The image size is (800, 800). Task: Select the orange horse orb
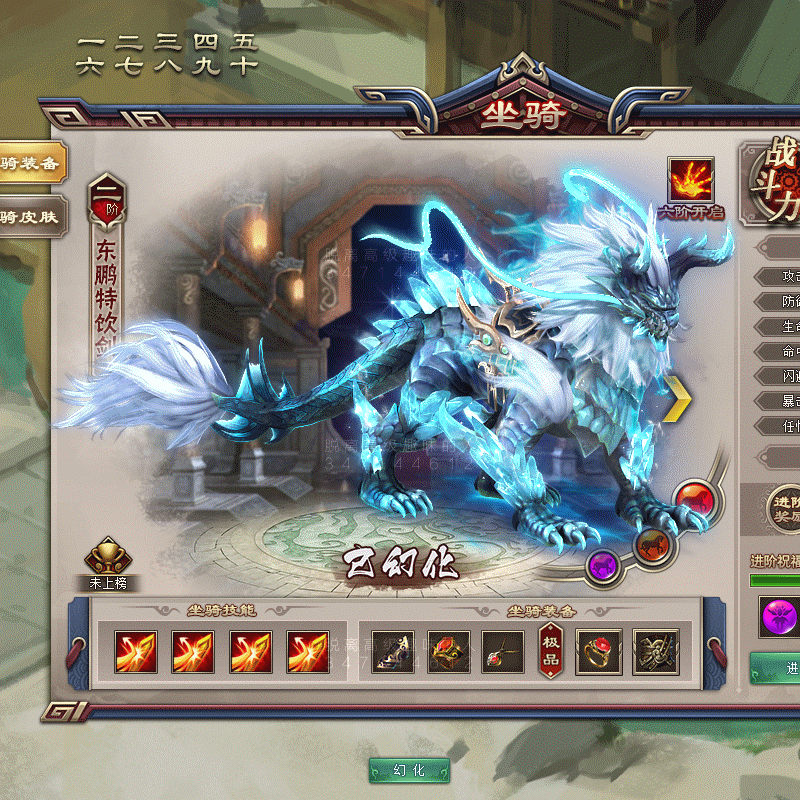pyautogui.click(x=651, y=545)
